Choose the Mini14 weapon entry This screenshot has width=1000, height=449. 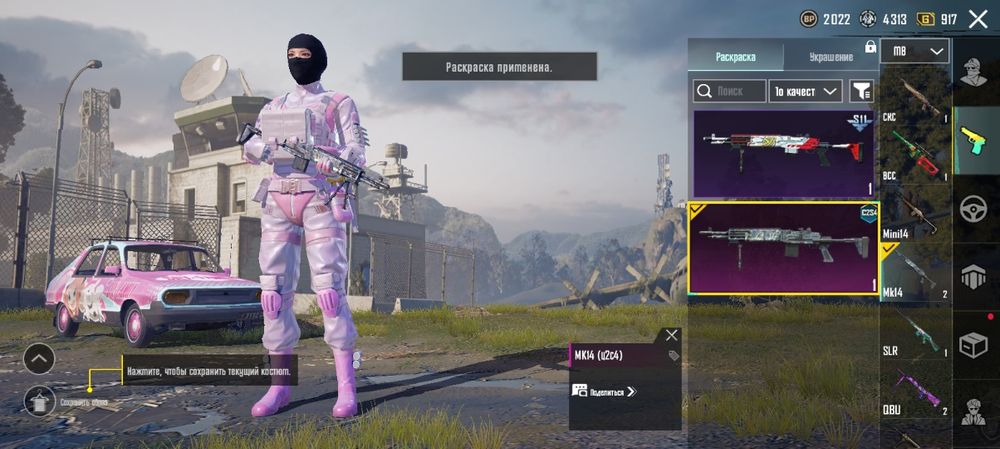click(915, 214)
